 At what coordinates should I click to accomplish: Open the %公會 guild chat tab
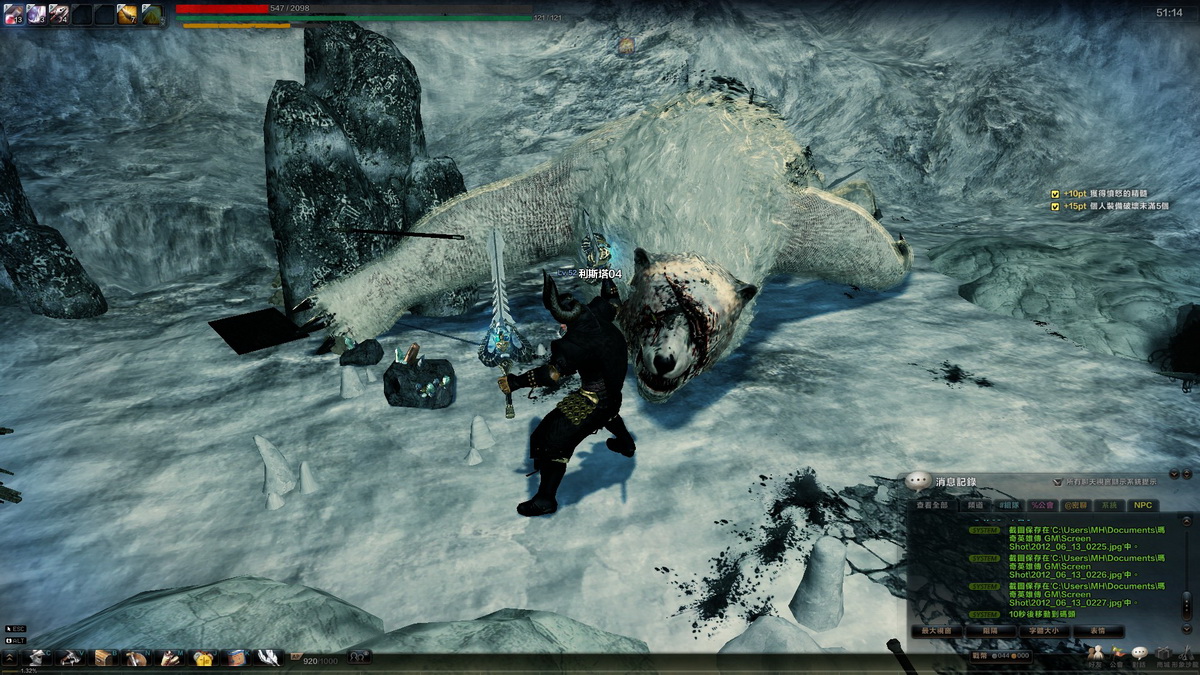coord(1043,506)
